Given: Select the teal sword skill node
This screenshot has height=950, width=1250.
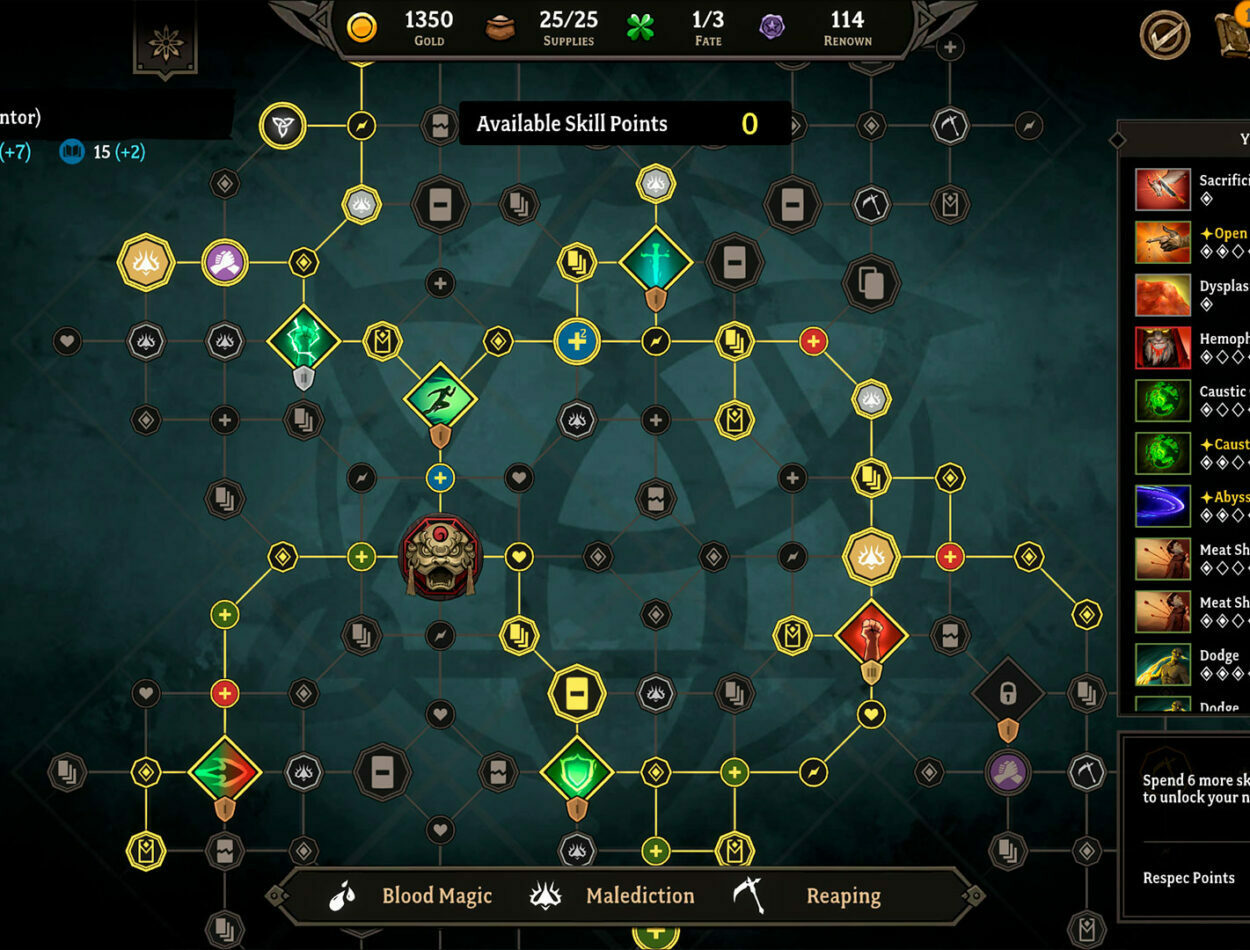Looking at the screenshot, I should point(655,262).
